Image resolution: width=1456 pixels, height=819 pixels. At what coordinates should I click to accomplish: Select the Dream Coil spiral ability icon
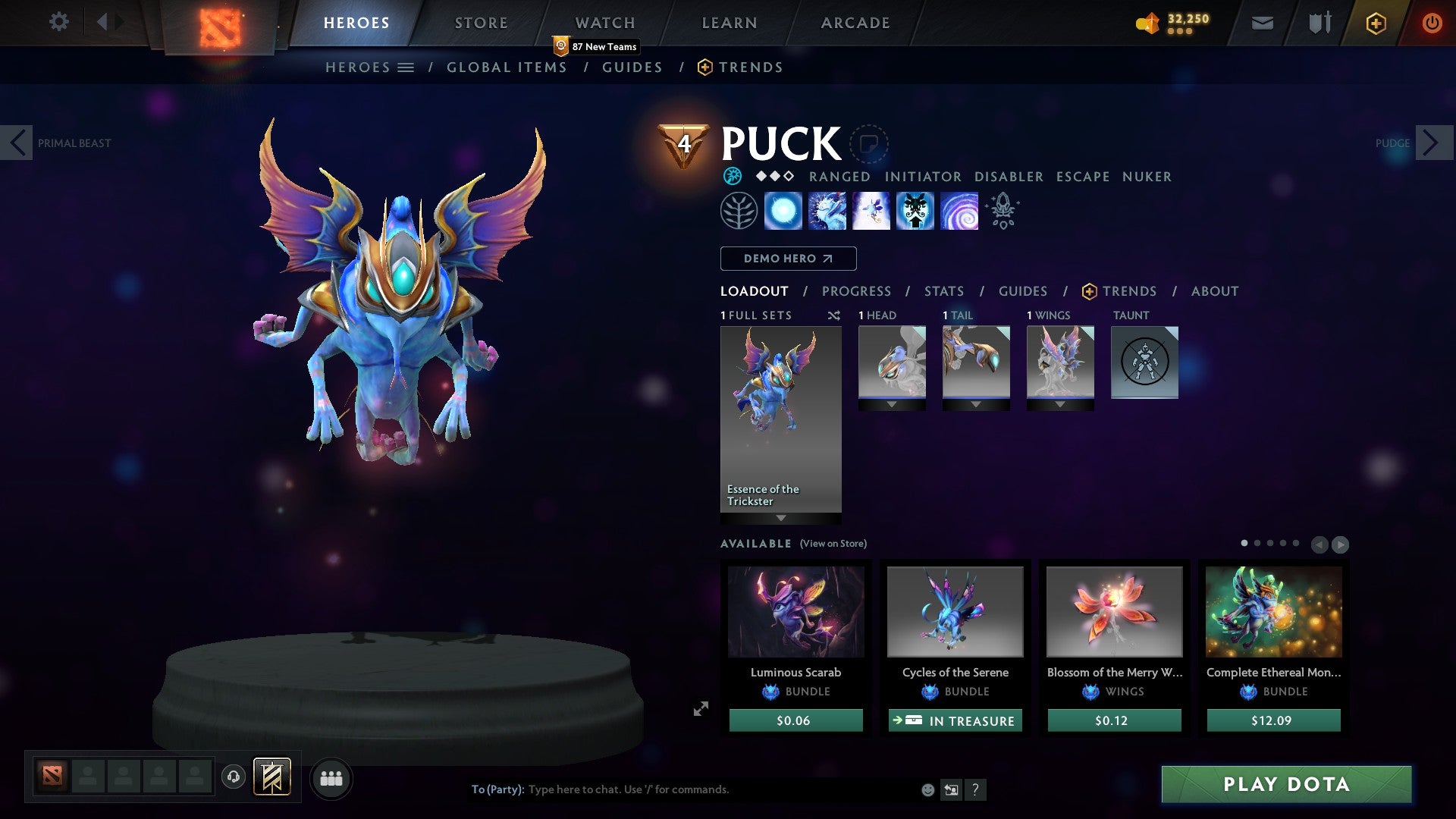pos(959,210)
